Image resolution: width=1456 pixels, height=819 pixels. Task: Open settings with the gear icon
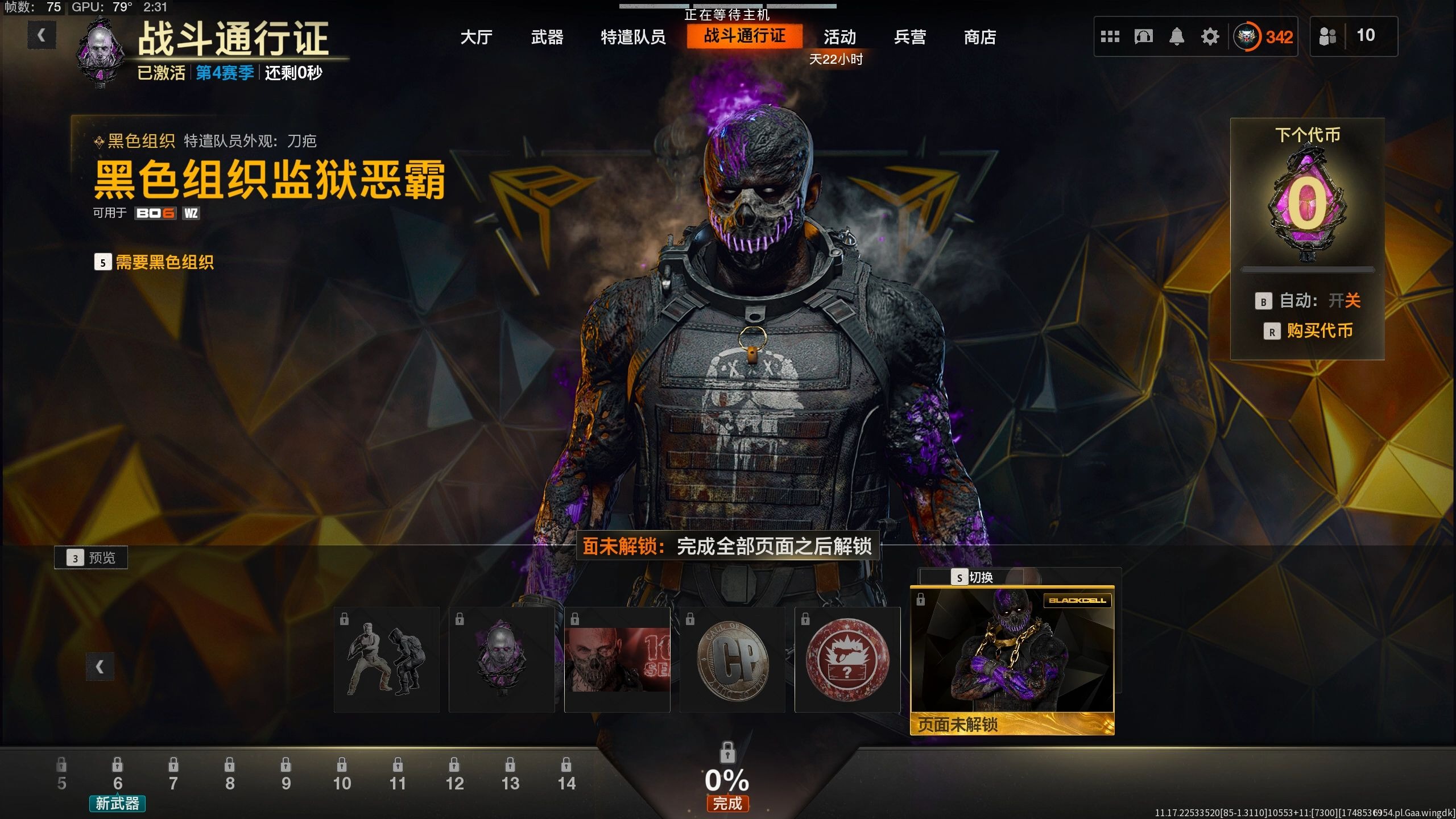pos(1210,37)
